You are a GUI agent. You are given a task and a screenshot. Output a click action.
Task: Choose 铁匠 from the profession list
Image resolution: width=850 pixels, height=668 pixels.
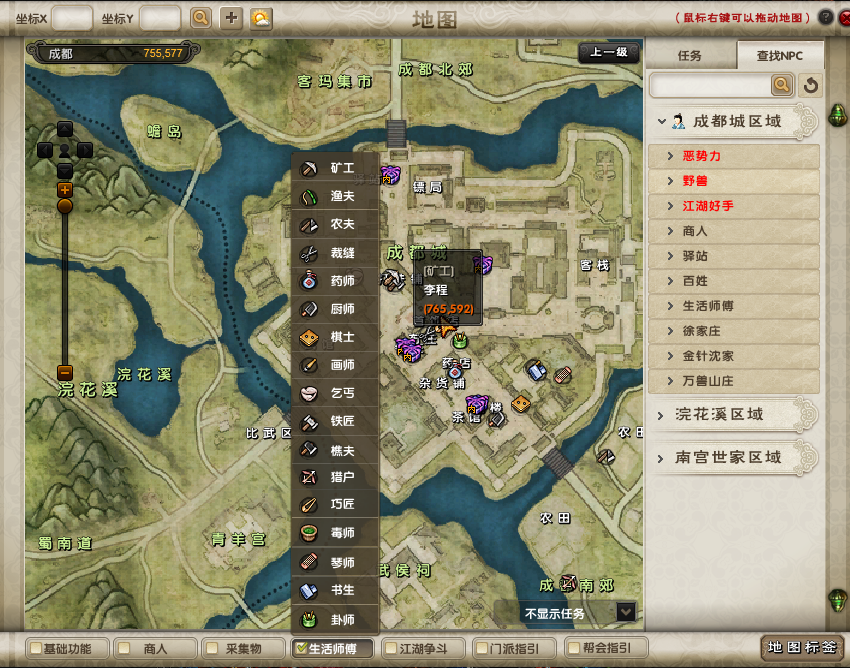[x=335, y=421]
